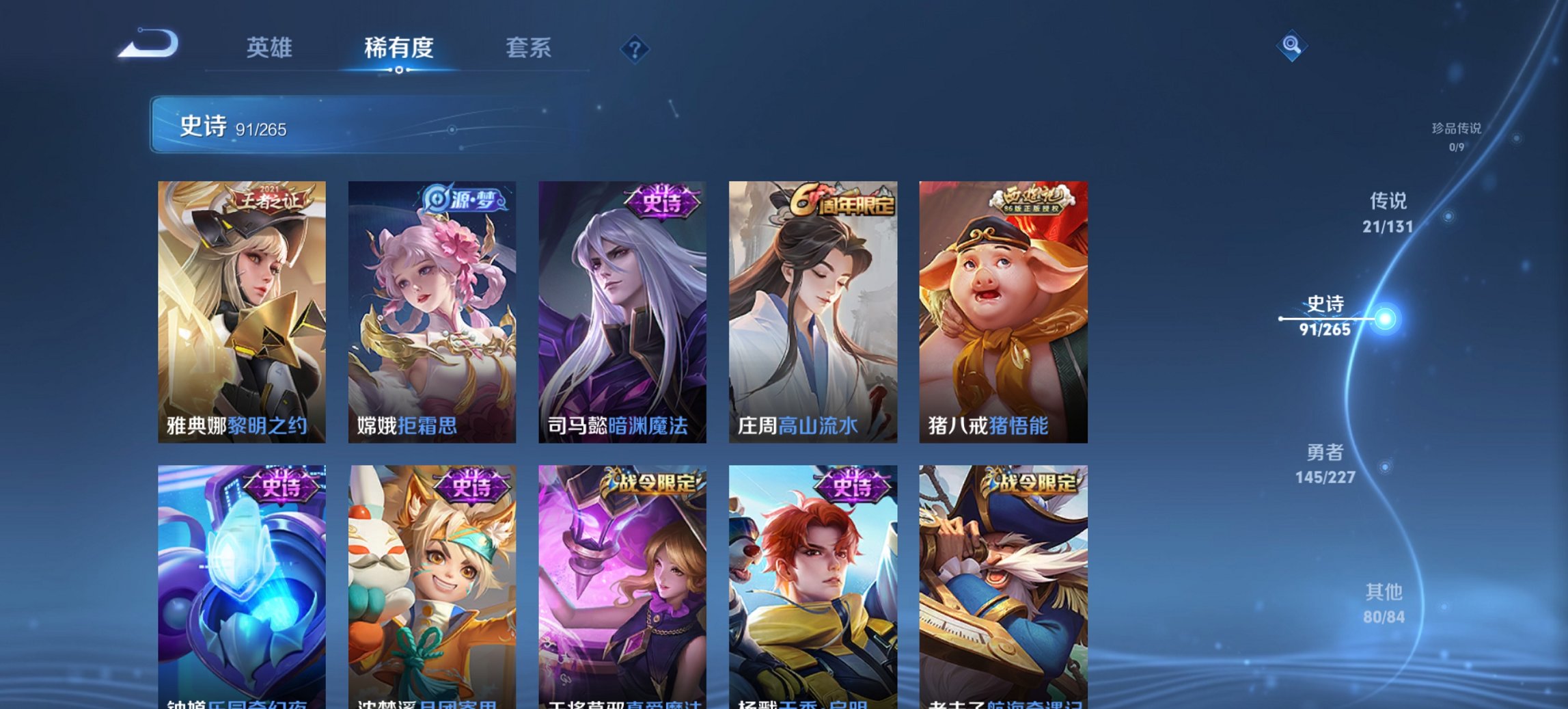The width and height of the screenshot is (1568, 709).
Task: Open search with the magnifier icon
Action: (1291, 46)
